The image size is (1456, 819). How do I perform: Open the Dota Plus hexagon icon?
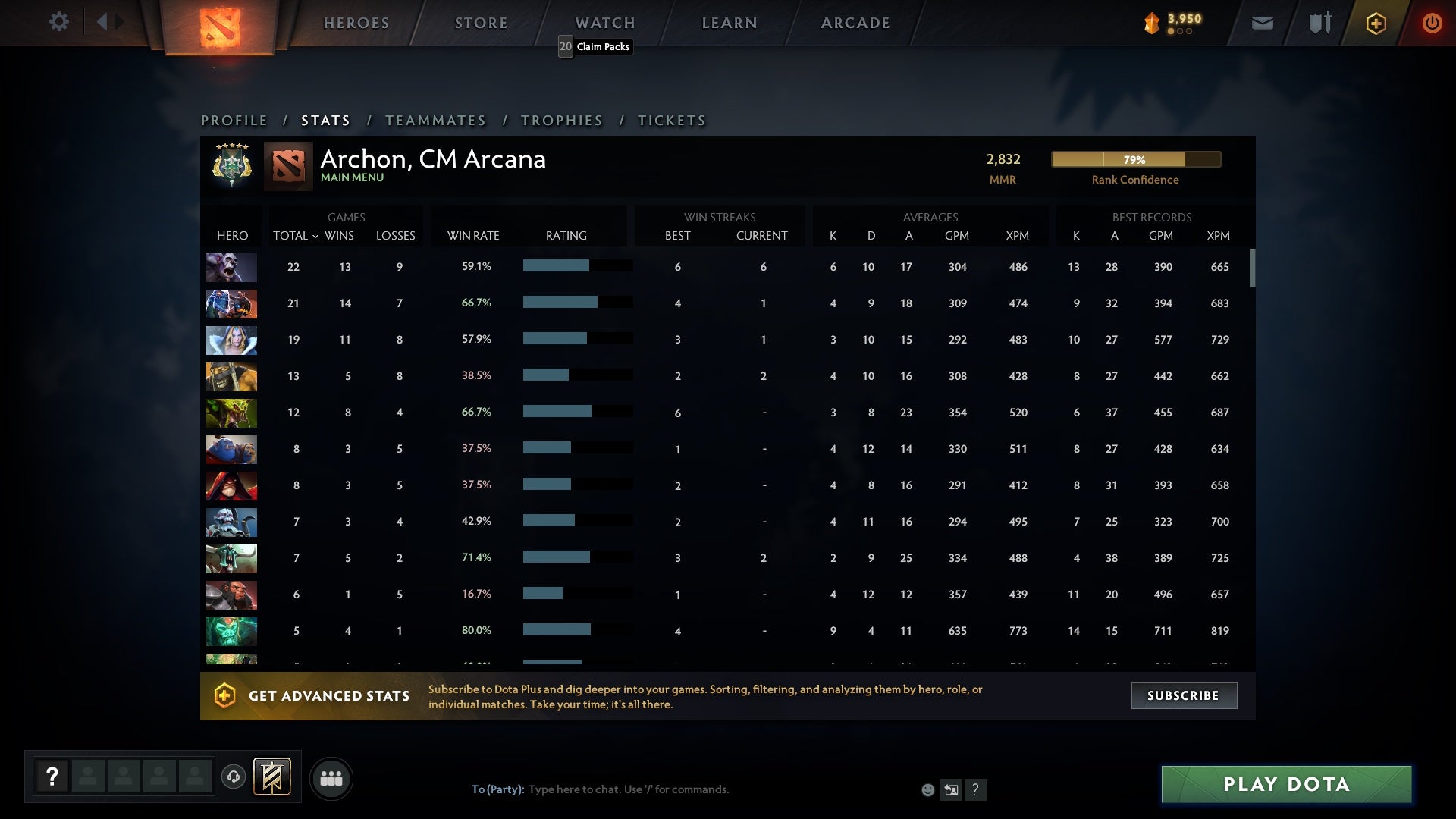[1376, 23]
